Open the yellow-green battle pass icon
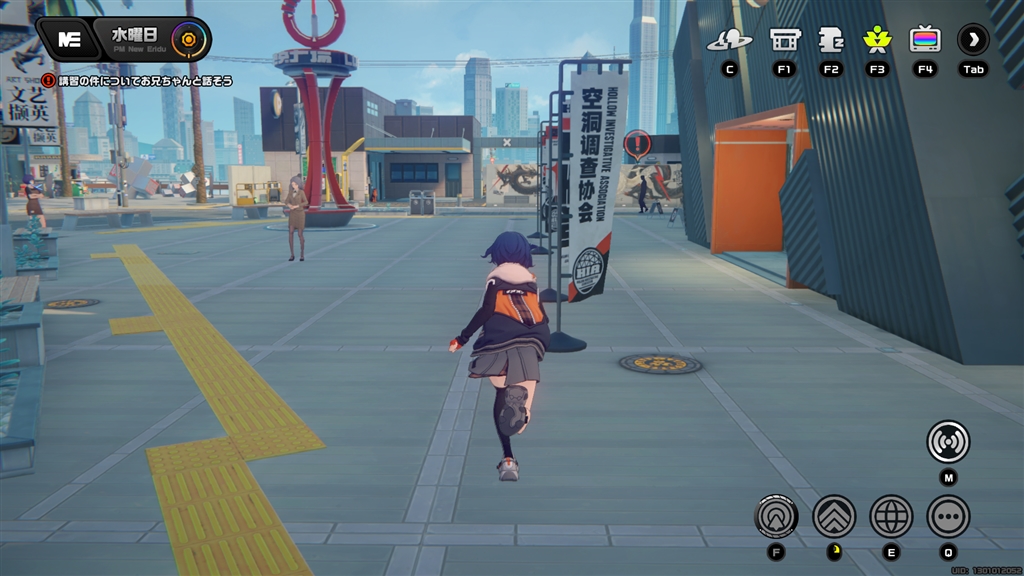The height and width of the screenshot is (576, 1024). [x=877, y=40]
